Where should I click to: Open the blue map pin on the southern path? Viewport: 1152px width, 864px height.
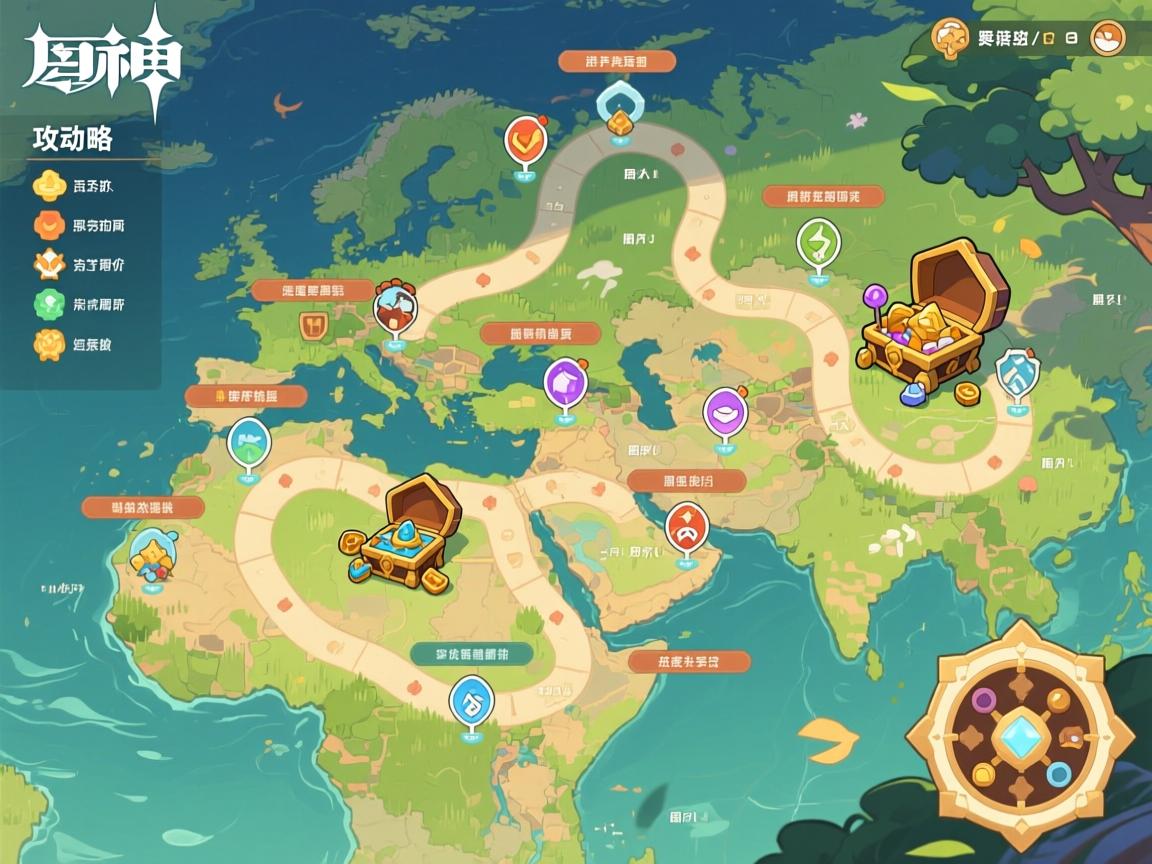pyautogui.click(x=471, y=699)
